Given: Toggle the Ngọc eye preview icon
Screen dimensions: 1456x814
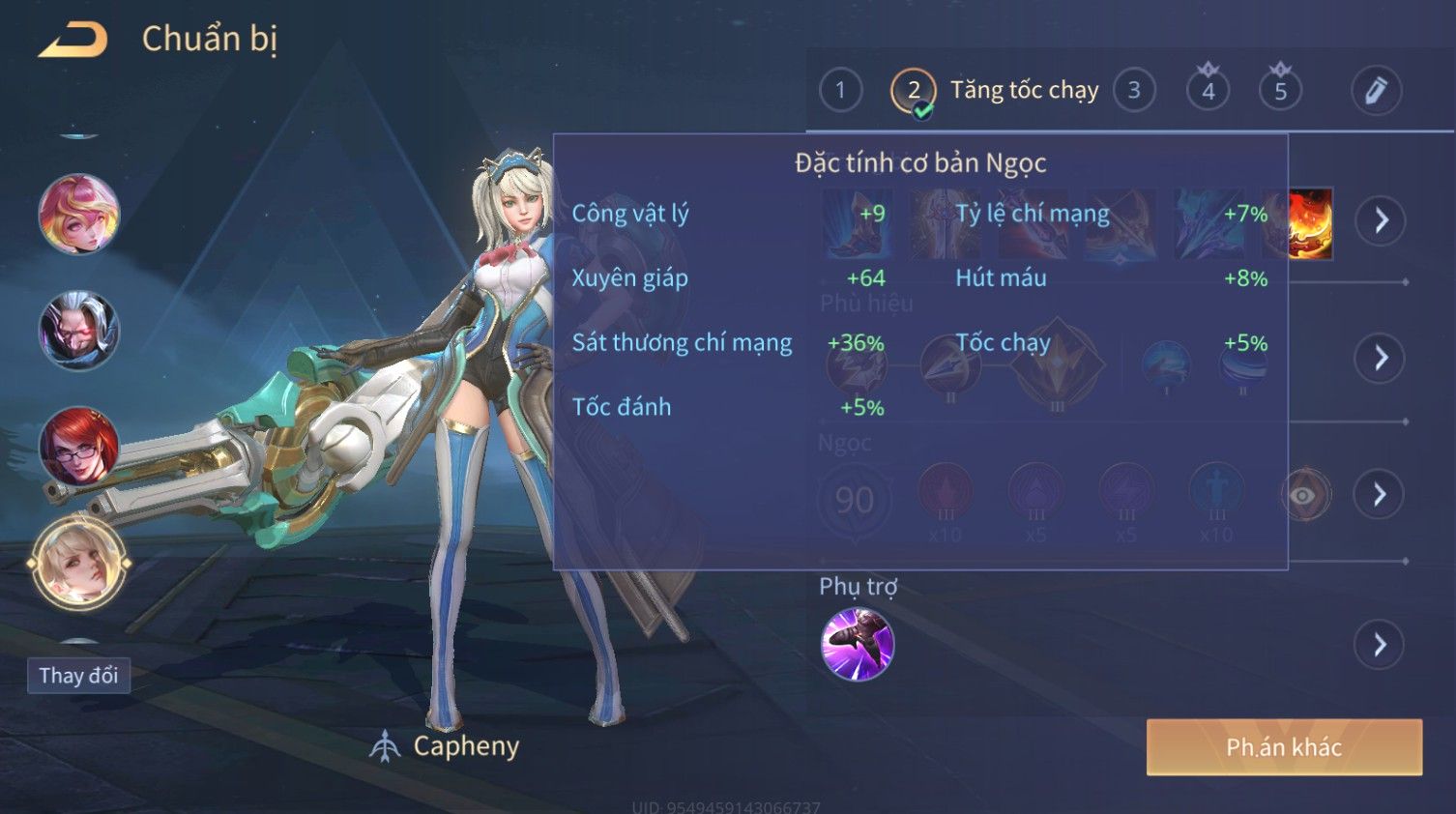Looking at the screenshot, I should pyautogui.click(x=1304, y=496).
